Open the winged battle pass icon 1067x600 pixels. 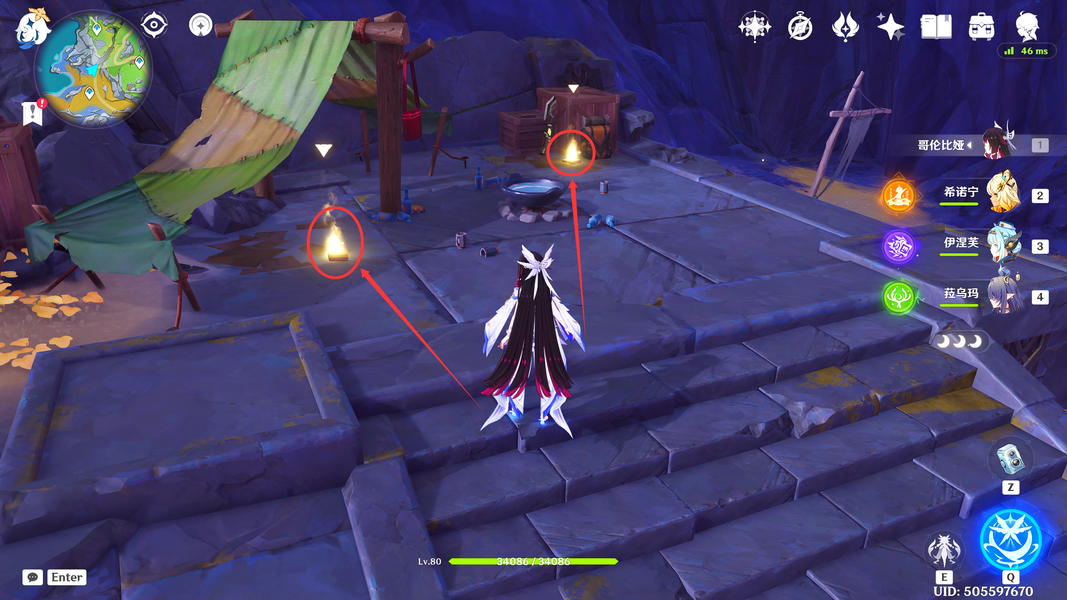tap(846, 26)
